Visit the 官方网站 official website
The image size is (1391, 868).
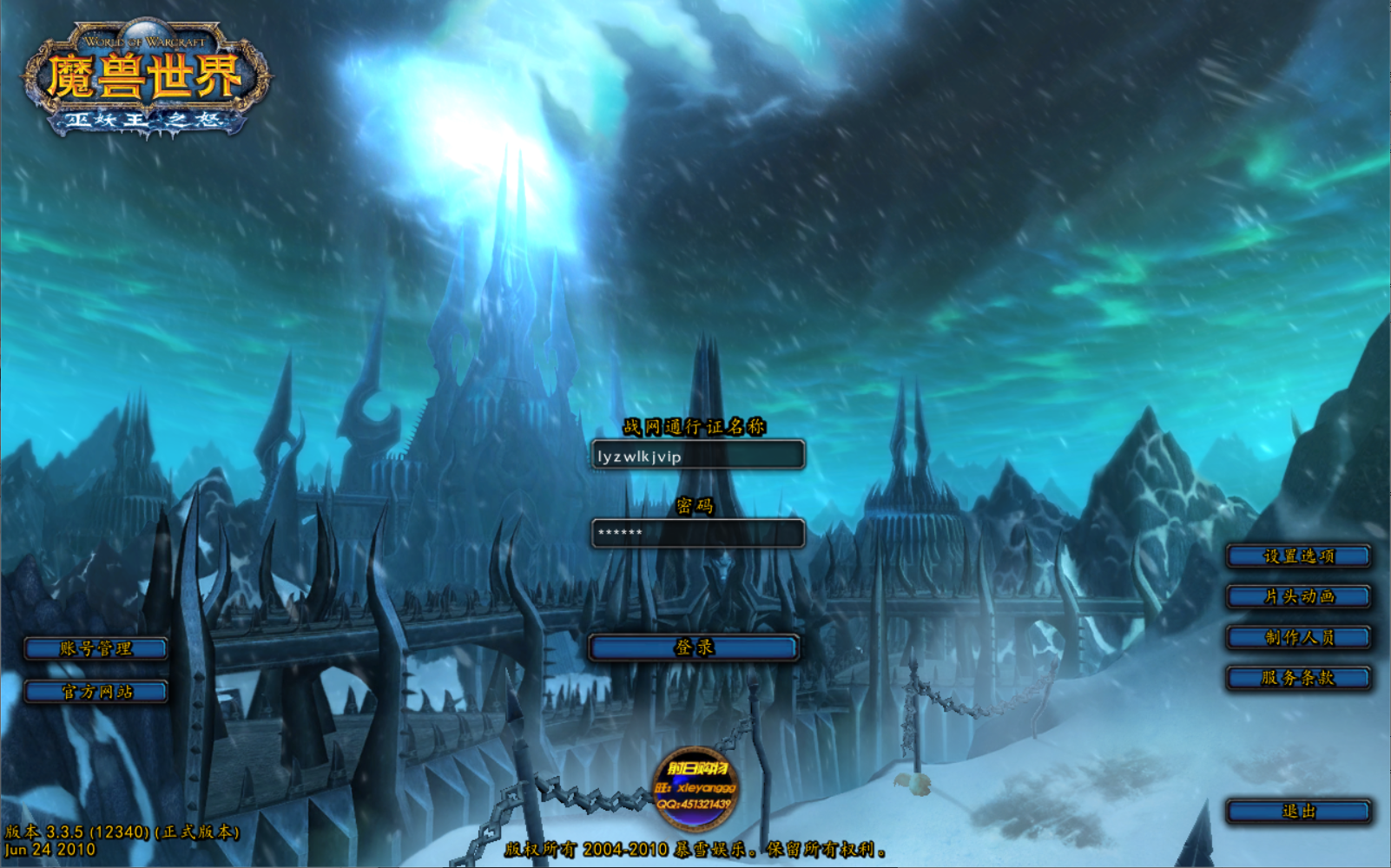coord(96,692)
